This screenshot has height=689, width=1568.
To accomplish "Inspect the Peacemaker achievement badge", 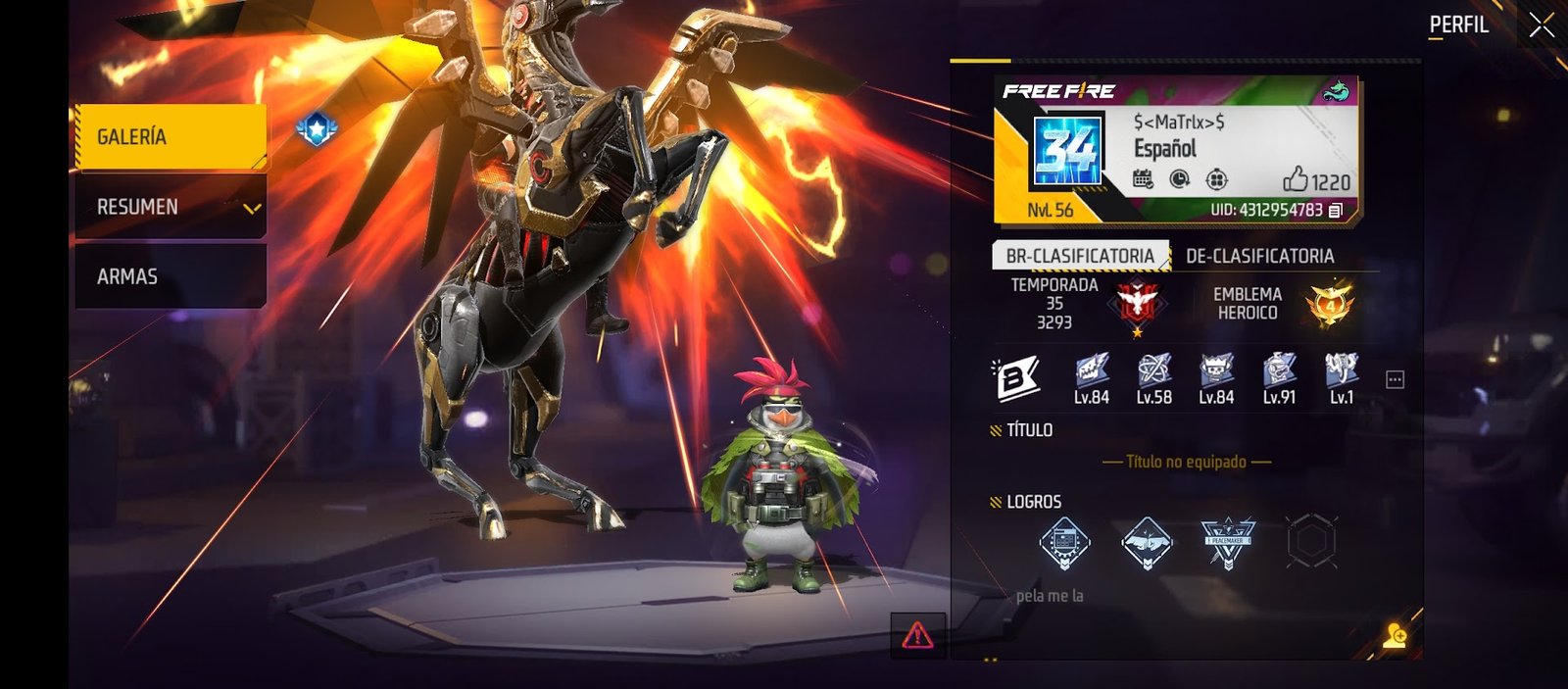I will 1228,541.
